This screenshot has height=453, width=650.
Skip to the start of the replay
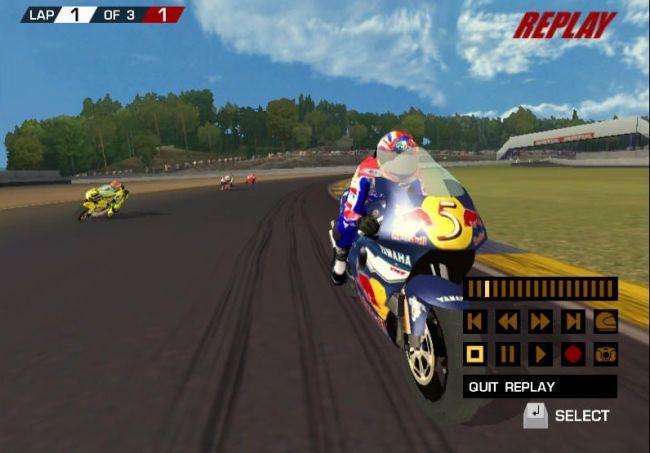pos(475,321)
